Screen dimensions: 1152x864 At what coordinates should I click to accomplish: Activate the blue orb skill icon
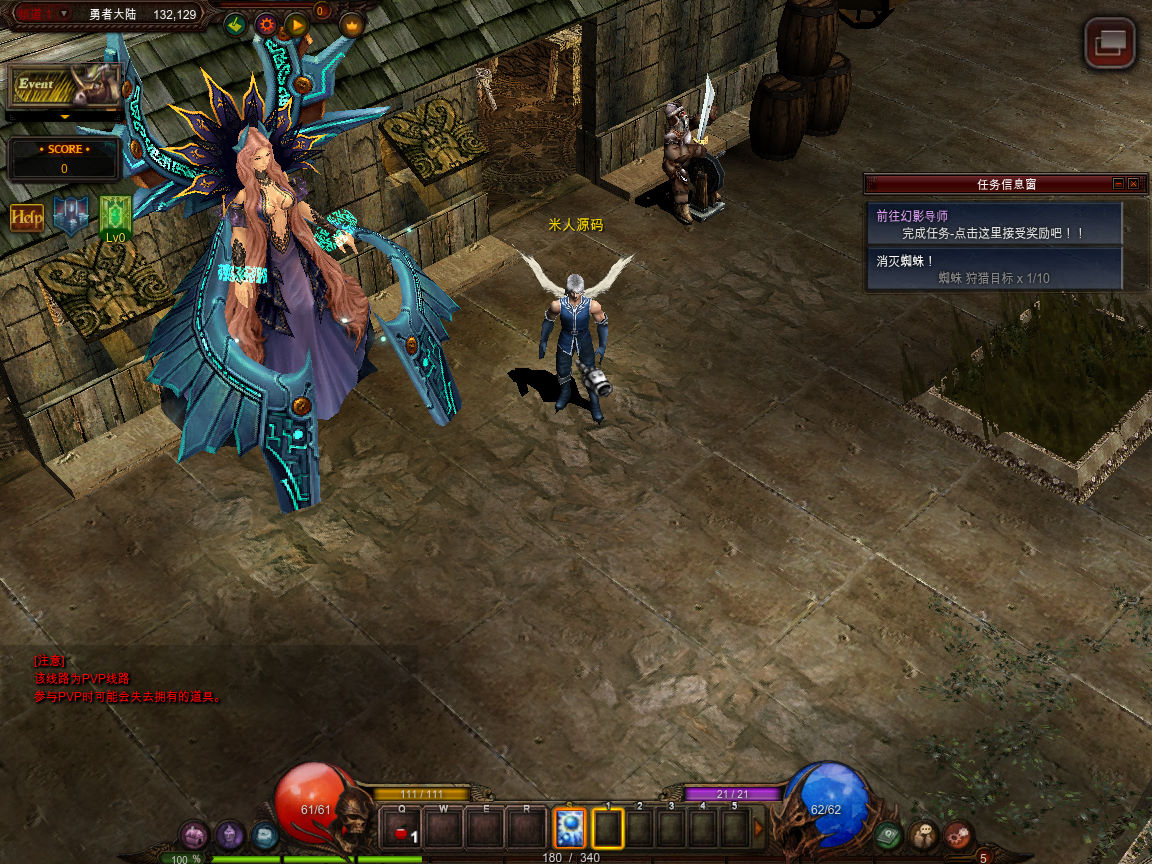[x=570, y=829]
